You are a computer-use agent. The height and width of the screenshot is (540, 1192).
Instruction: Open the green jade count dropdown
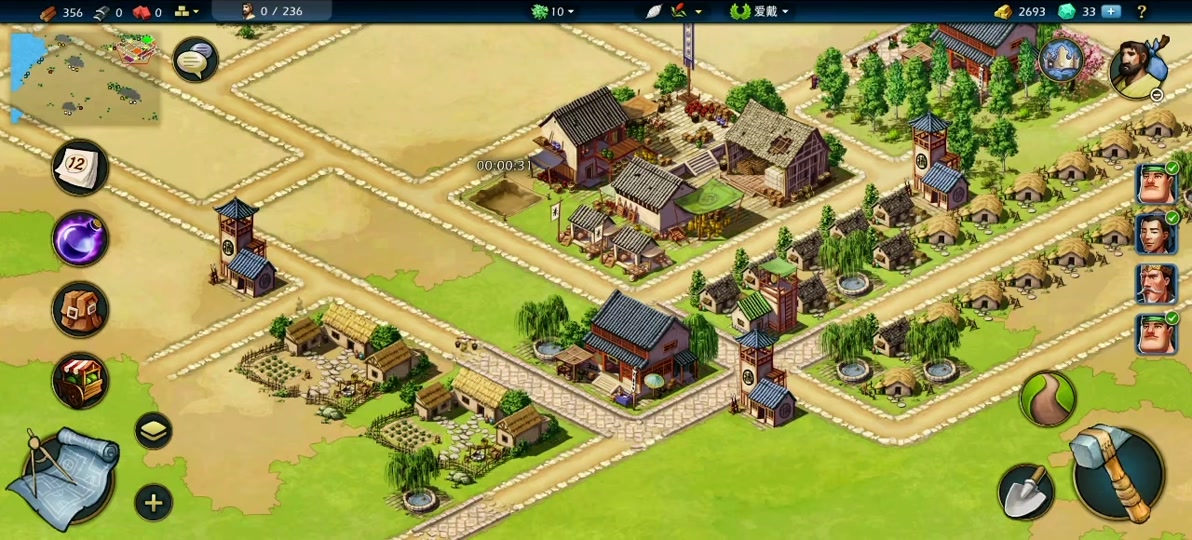(553, 12)
